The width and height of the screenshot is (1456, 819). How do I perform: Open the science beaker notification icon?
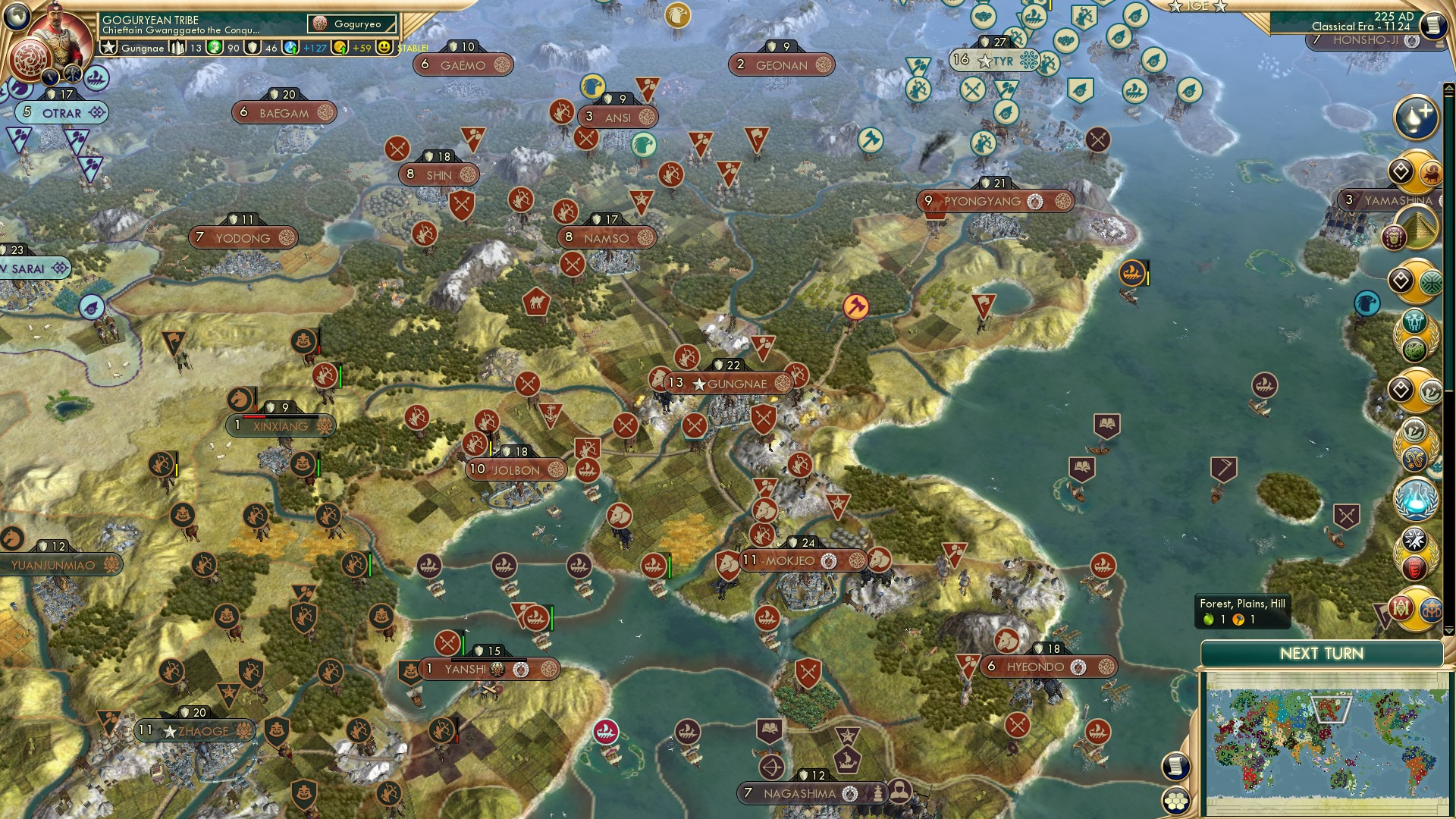point(1415,497)
